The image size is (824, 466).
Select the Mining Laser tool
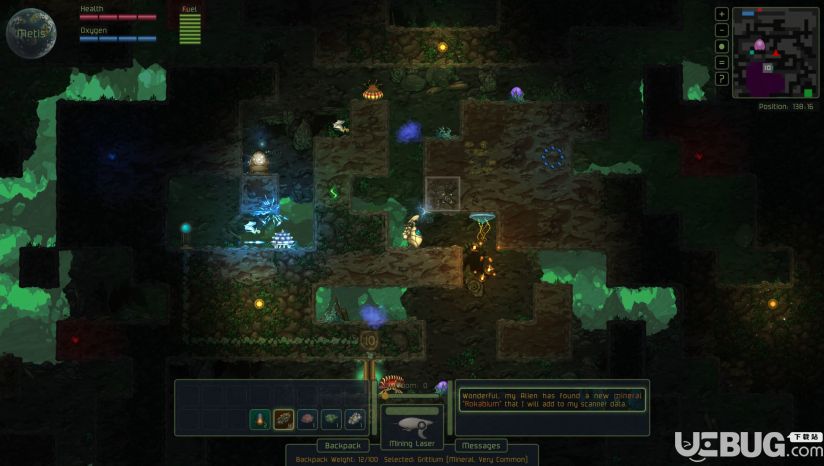coord(412,425)
